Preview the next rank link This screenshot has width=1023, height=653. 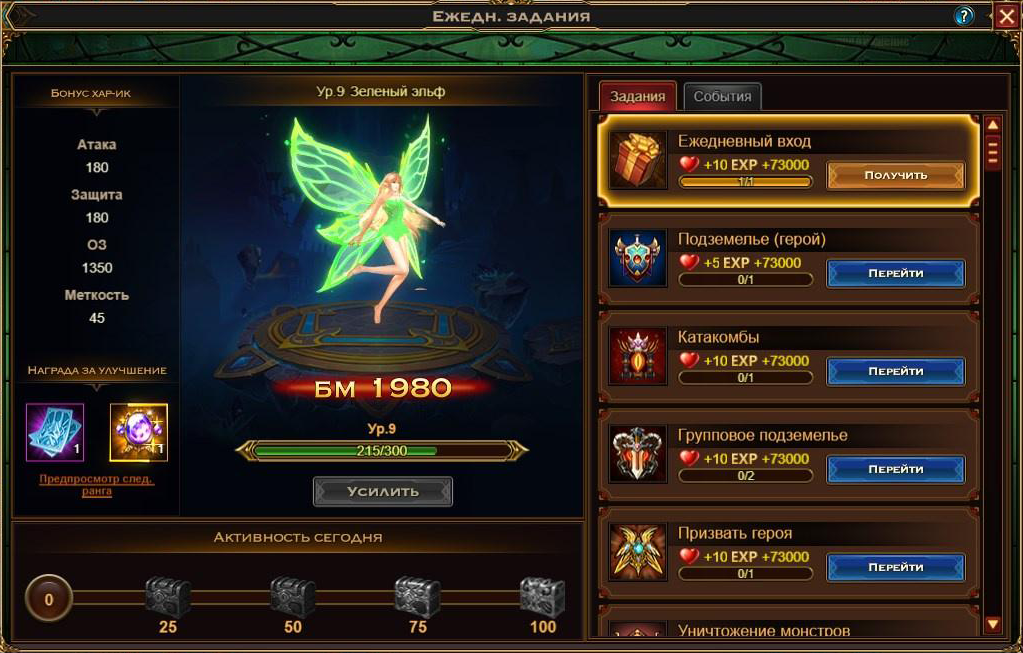97,485
